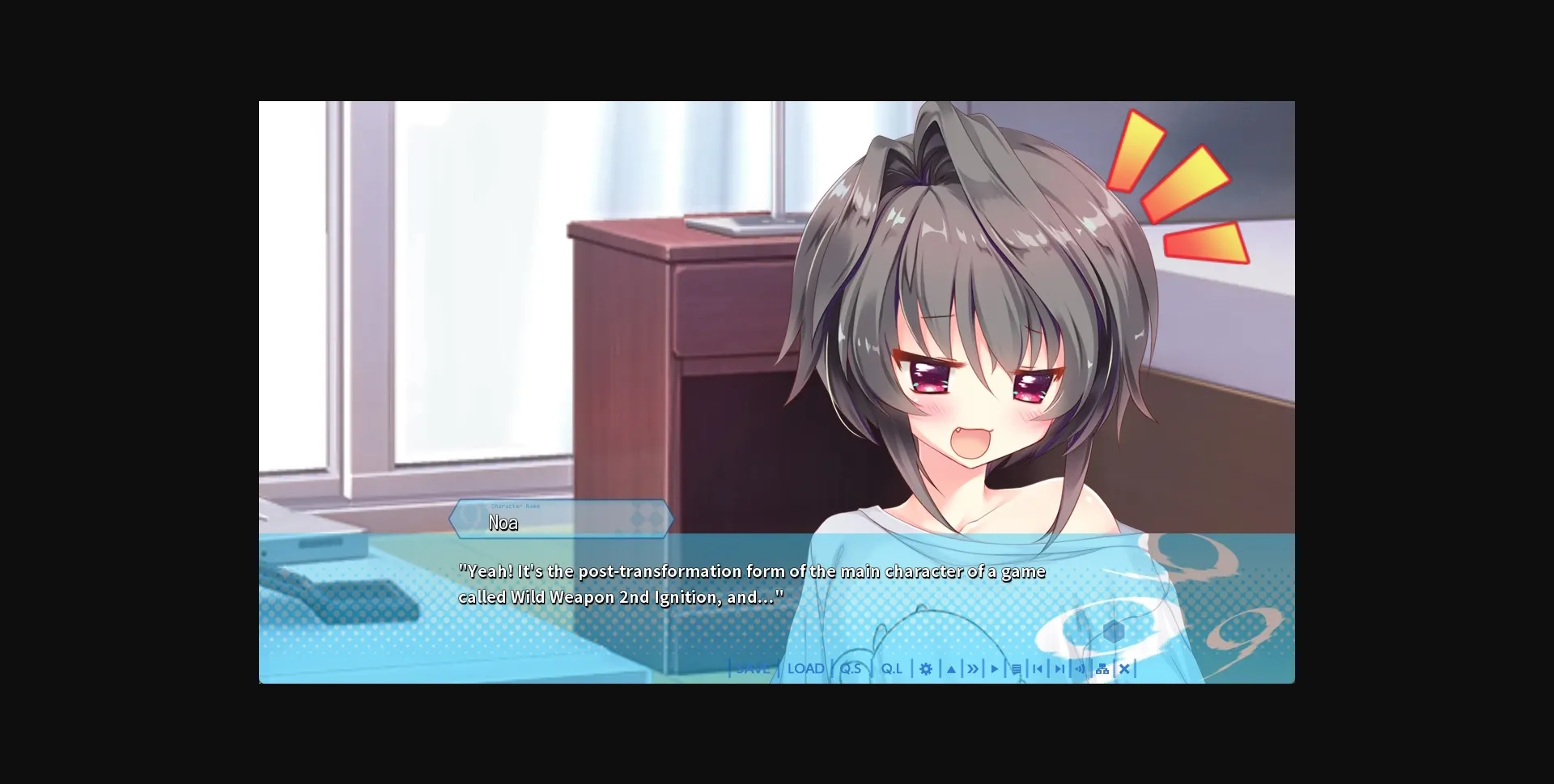Replay the voice with the speaker icon
This screenshot has width=1554, height=784.
[1081, 669]
